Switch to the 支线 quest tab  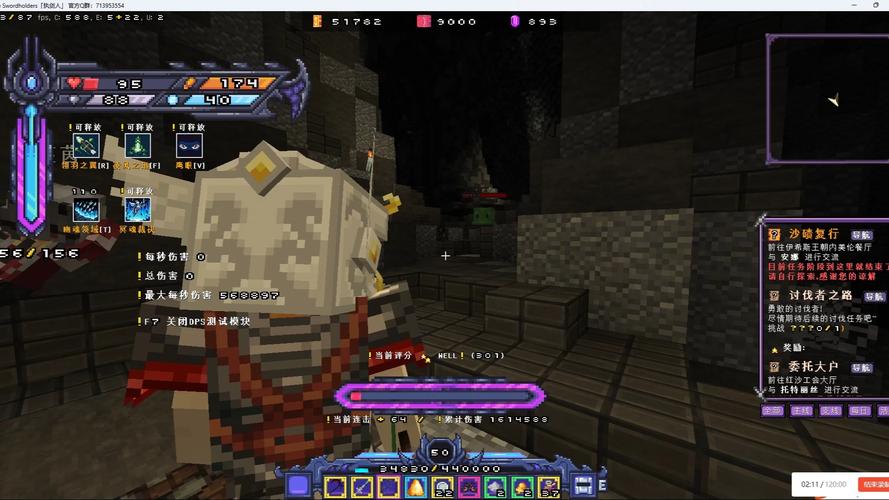click(x=830, y=410)
